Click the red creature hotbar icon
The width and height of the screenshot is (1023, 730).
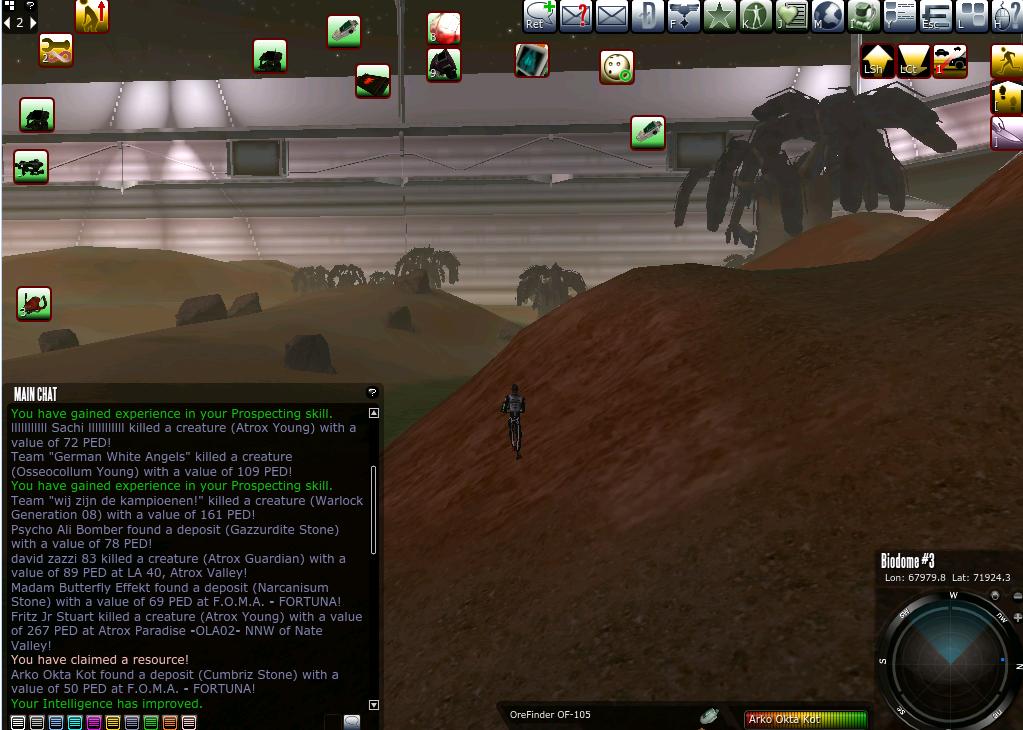[x=34, y=303]
